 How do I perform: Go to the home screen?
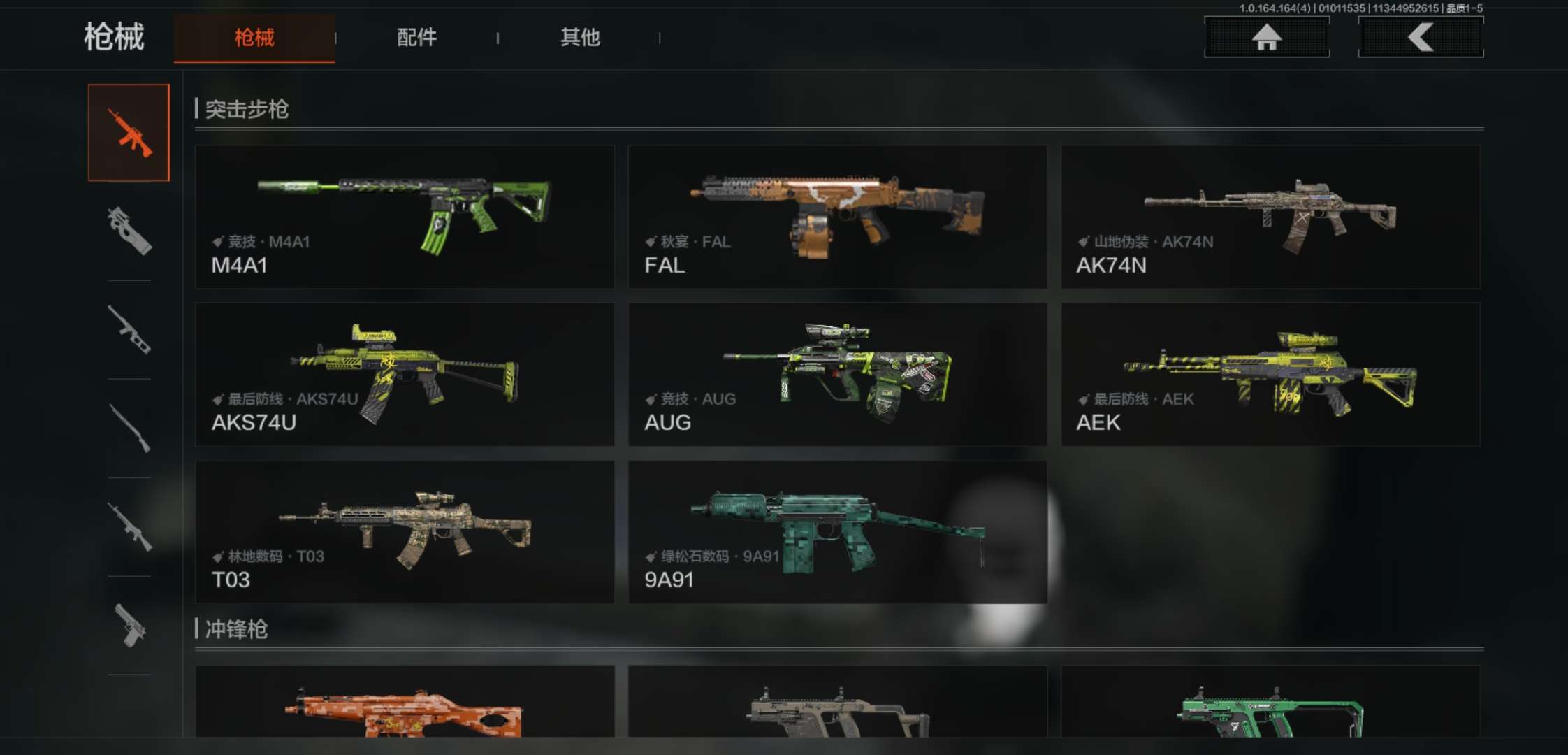(1266, 37)
